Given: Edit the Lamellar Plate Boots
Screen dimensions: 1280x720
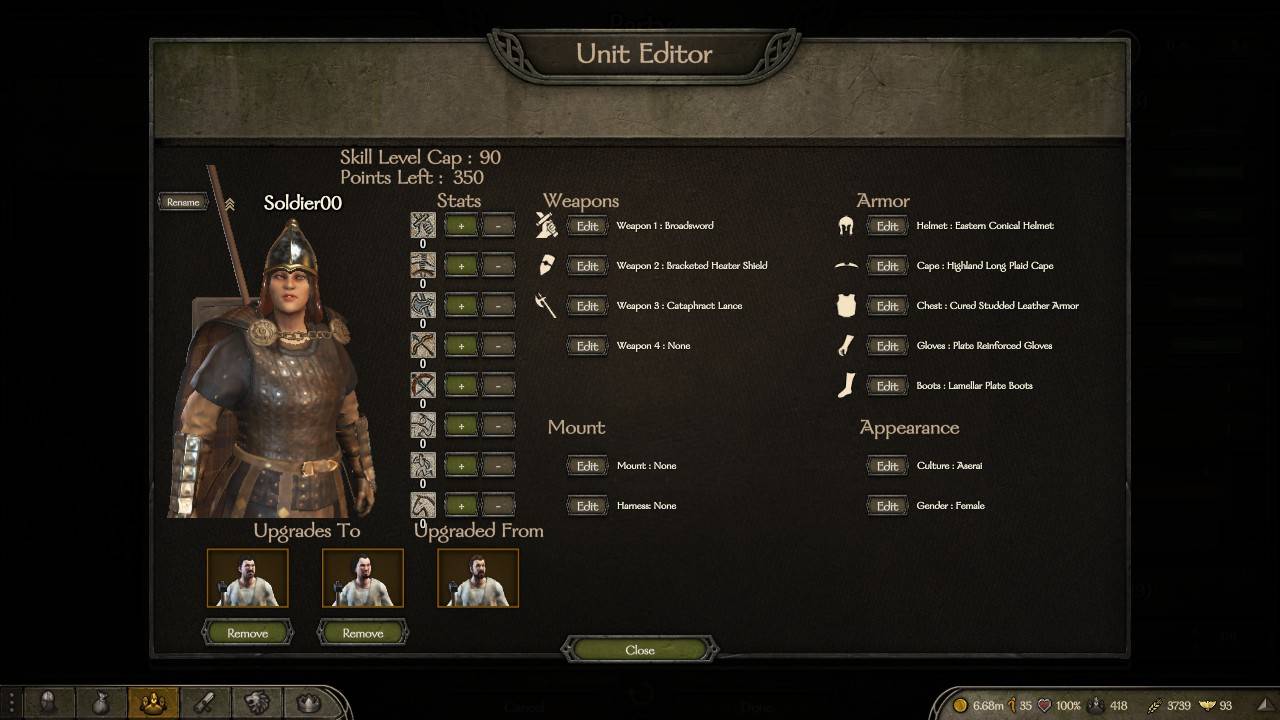Looking at the screenshot, I should click(887, 386).
